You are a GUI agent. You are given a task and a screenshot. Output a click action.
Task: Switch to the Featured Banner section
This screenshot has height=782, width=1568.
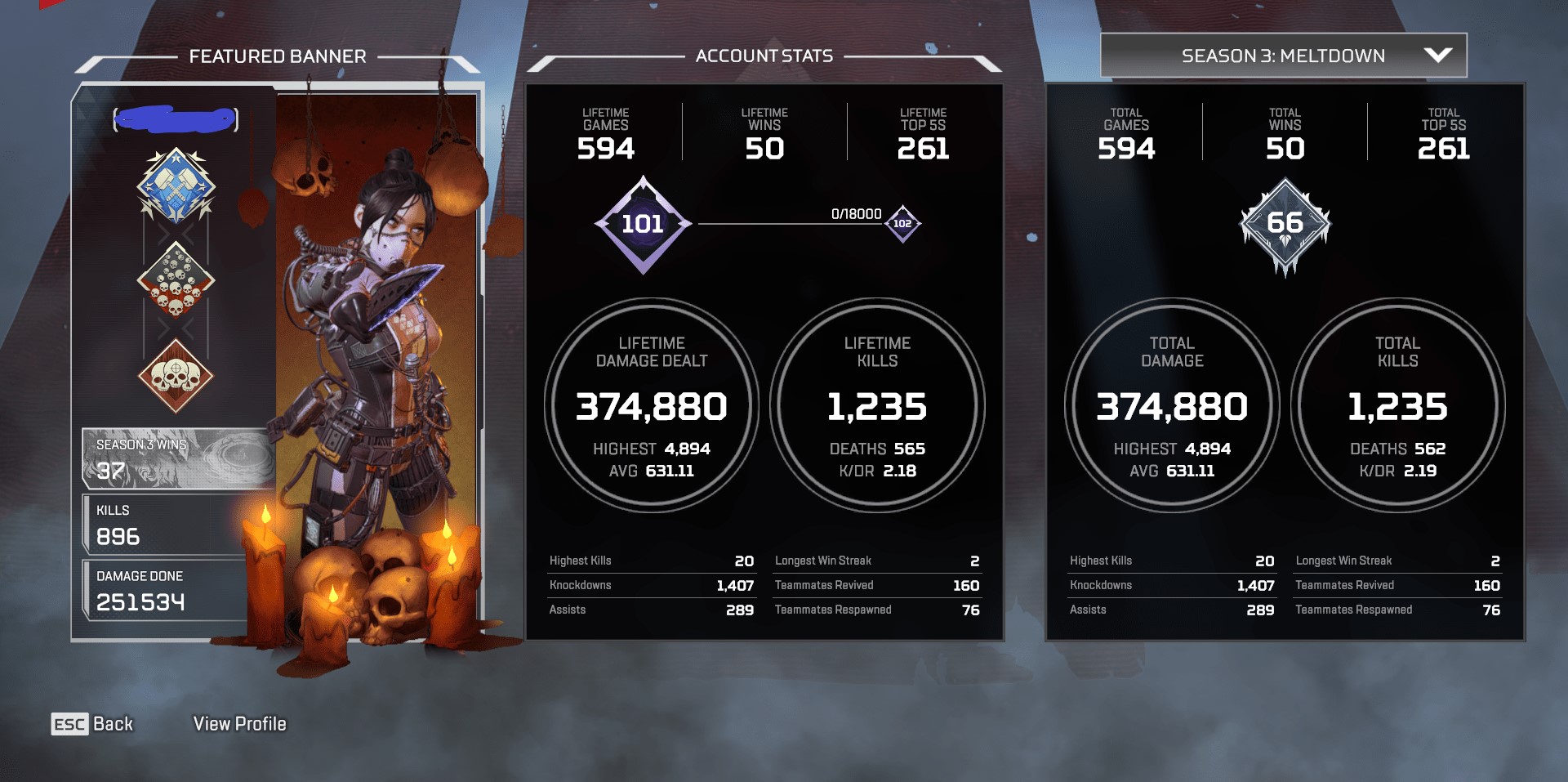(x=277, y=56)
